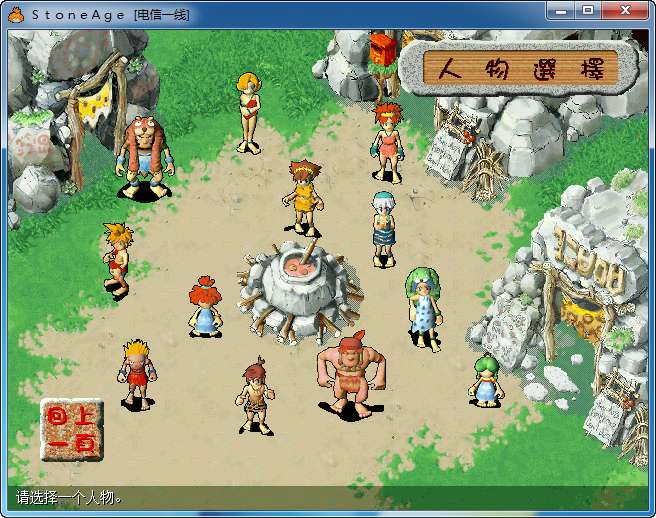Choose the long-haired giant with blue wristbands
656x518 pixels.
pyautogui.click(x=143, y=156)
